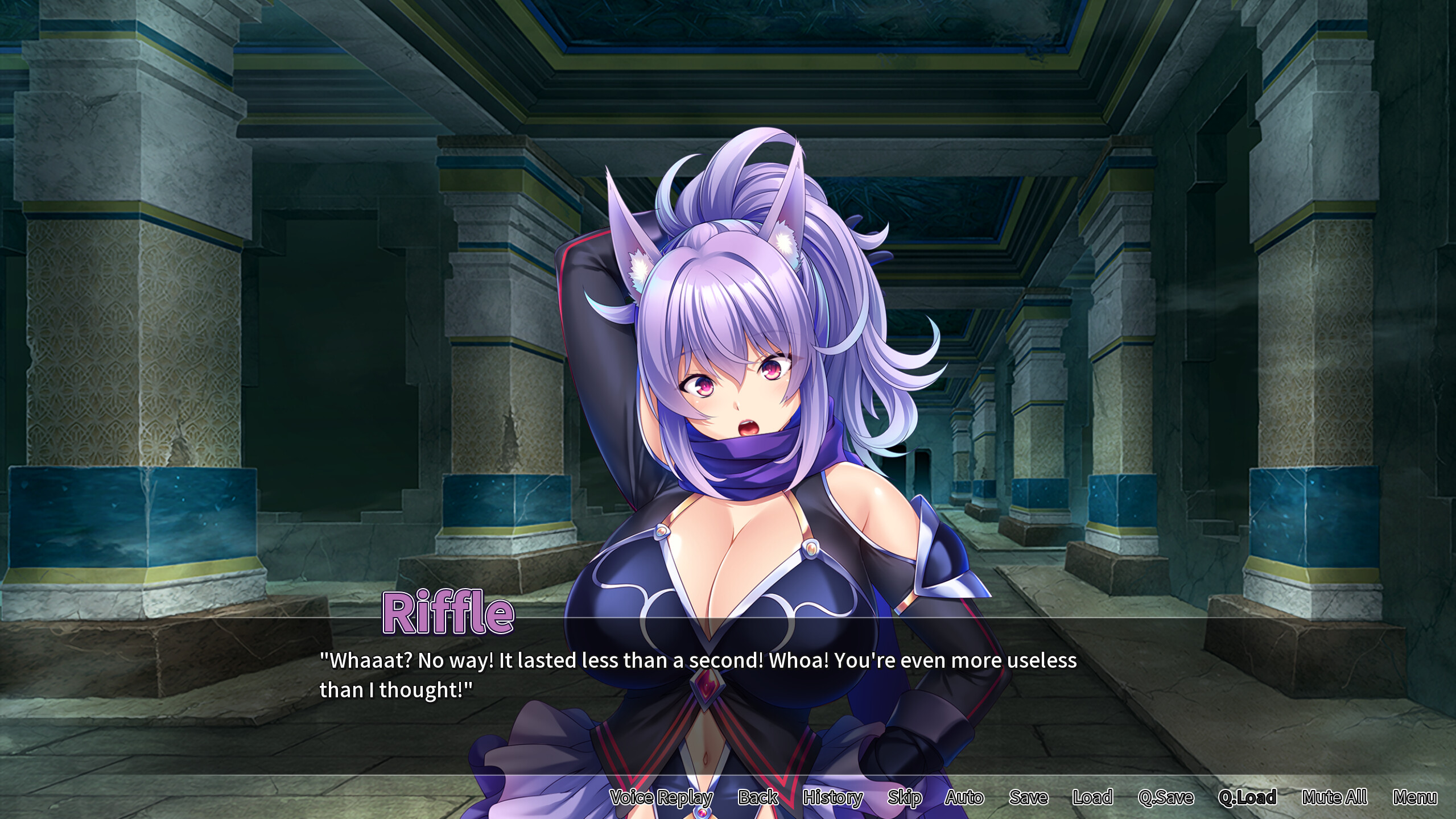This screenshot has height=819, width=1456.
Task: Go Back to previous dialogue line
Action: coord(758,798)
